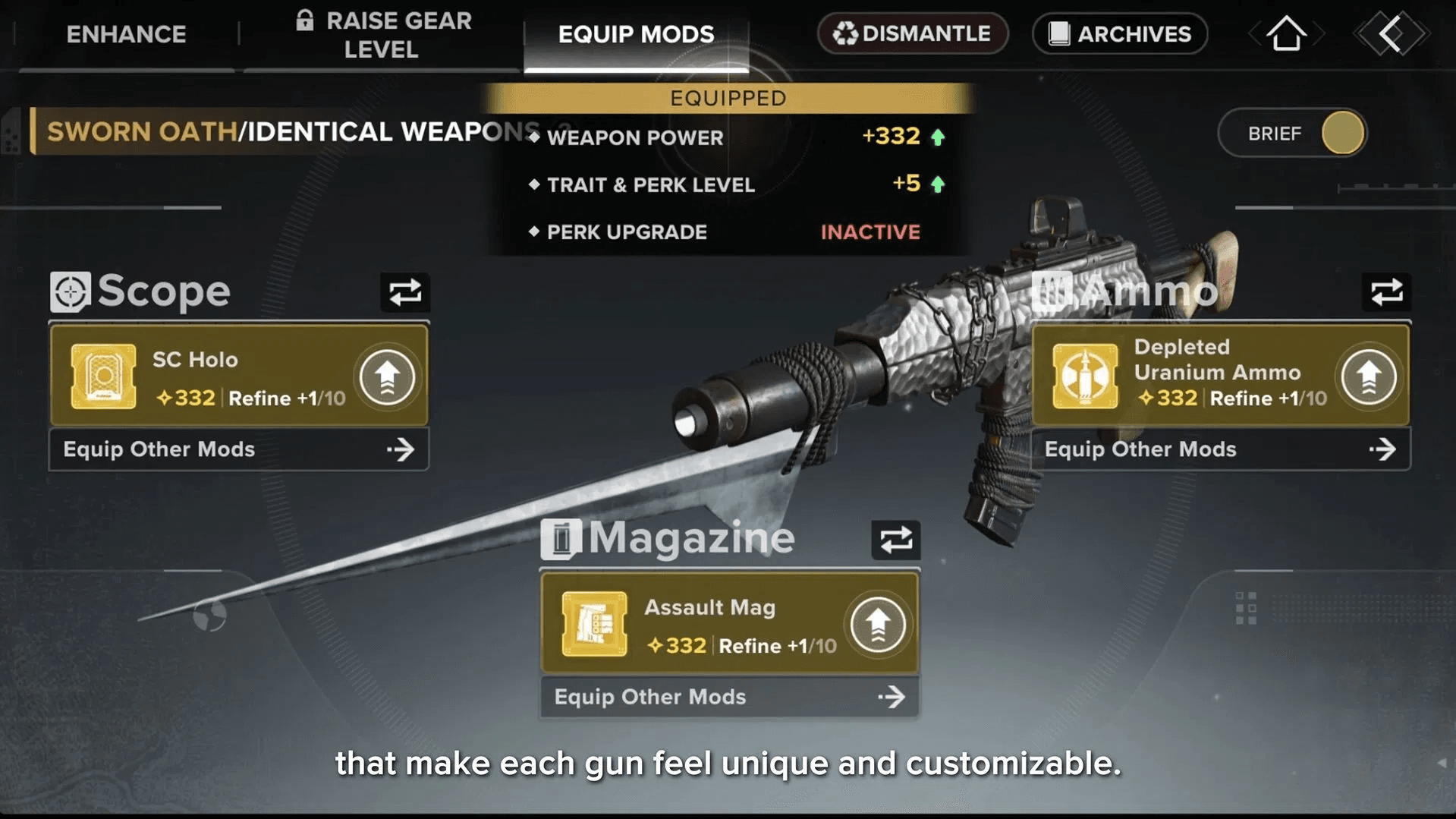
Task: Equip other mods for Magazine
Action: 729,697
